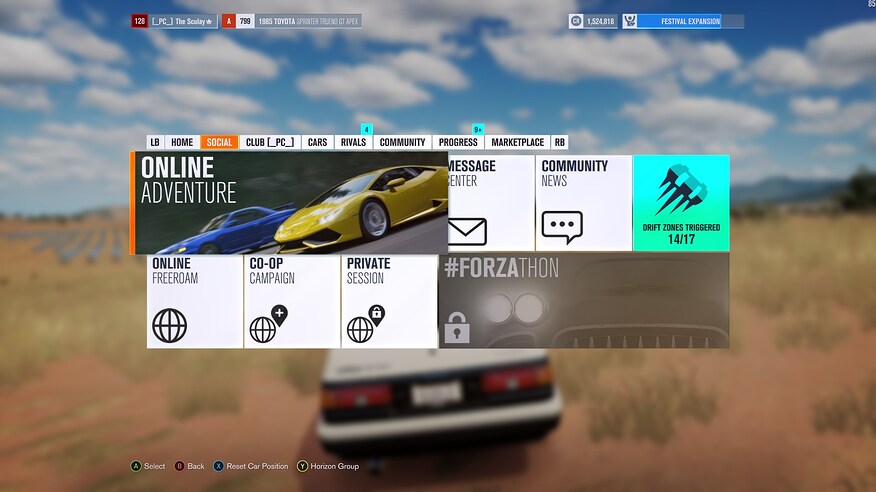View the Drift Zones Triggered tile

(681, 202)
